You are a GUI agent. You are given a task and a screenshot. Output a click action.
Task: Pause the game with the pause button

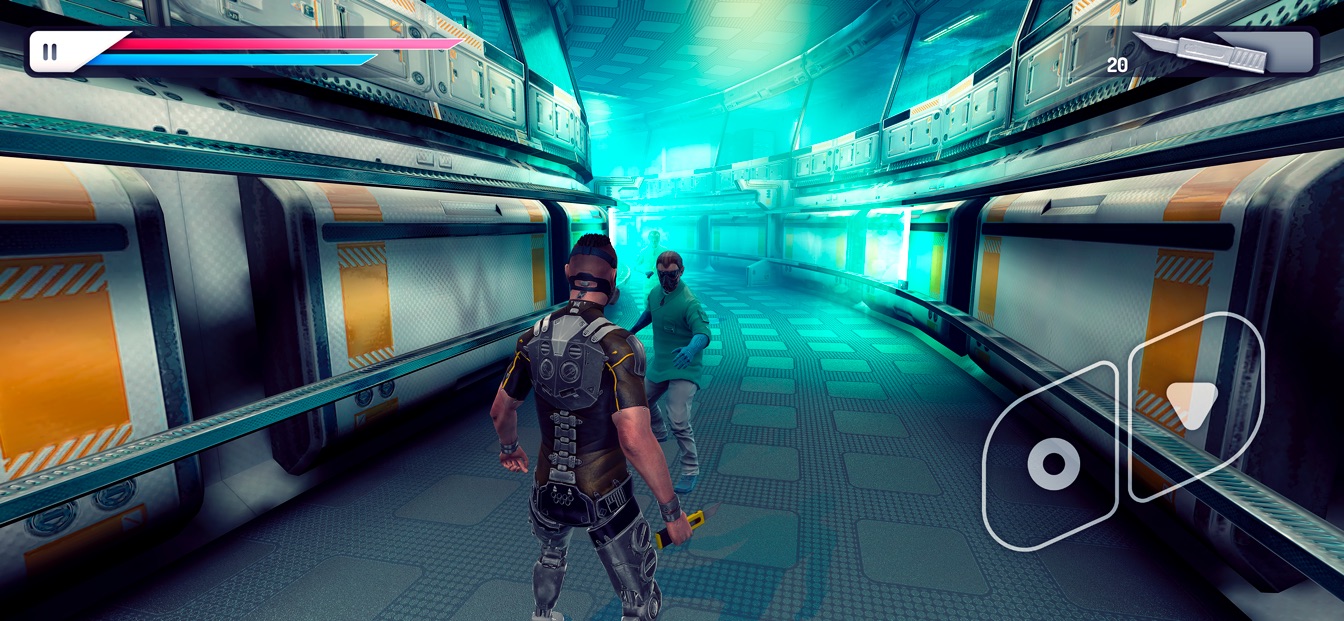click(50, 52)
